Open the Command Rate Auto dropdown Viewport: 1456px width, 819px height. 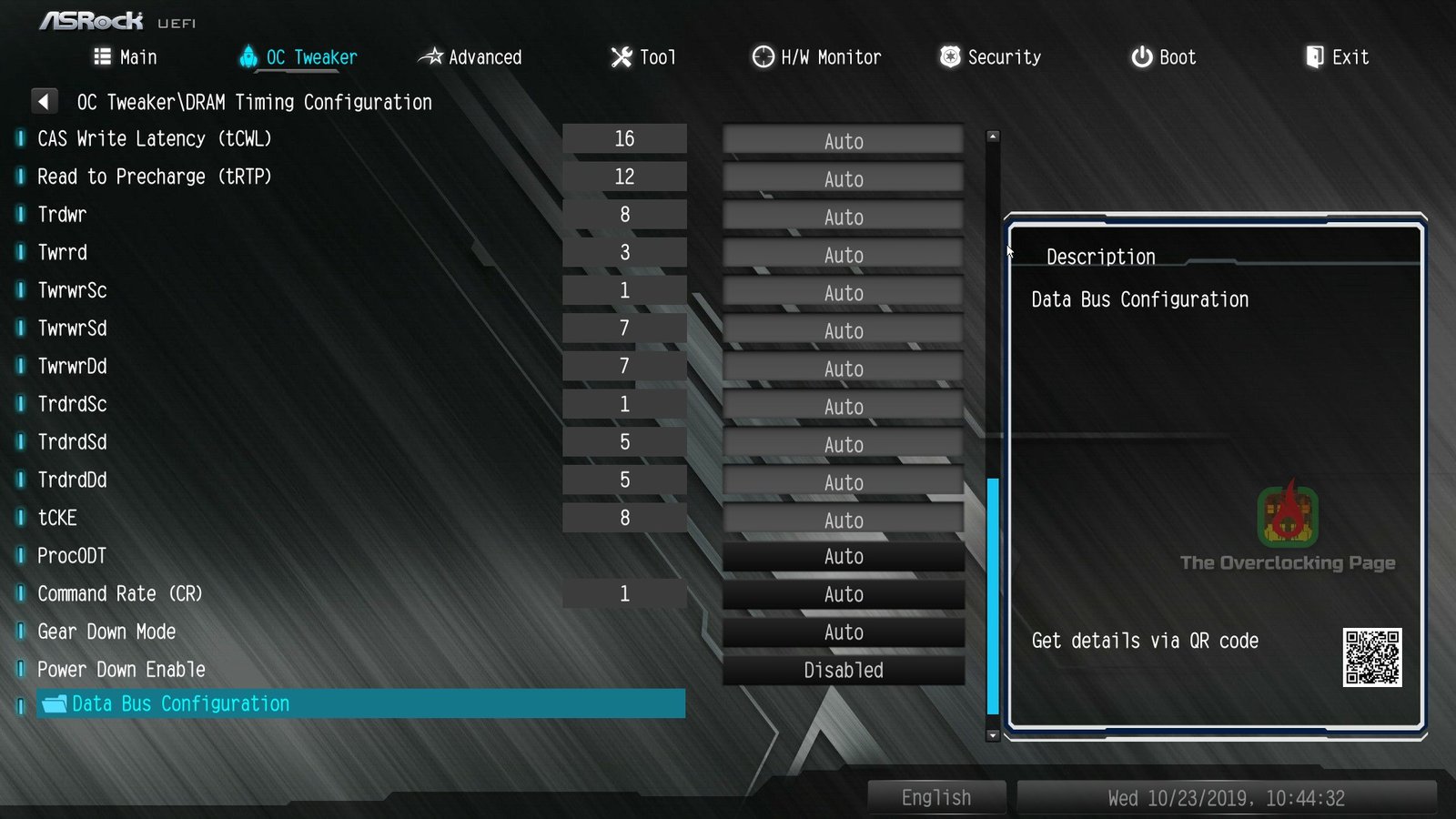coord(842,594)
